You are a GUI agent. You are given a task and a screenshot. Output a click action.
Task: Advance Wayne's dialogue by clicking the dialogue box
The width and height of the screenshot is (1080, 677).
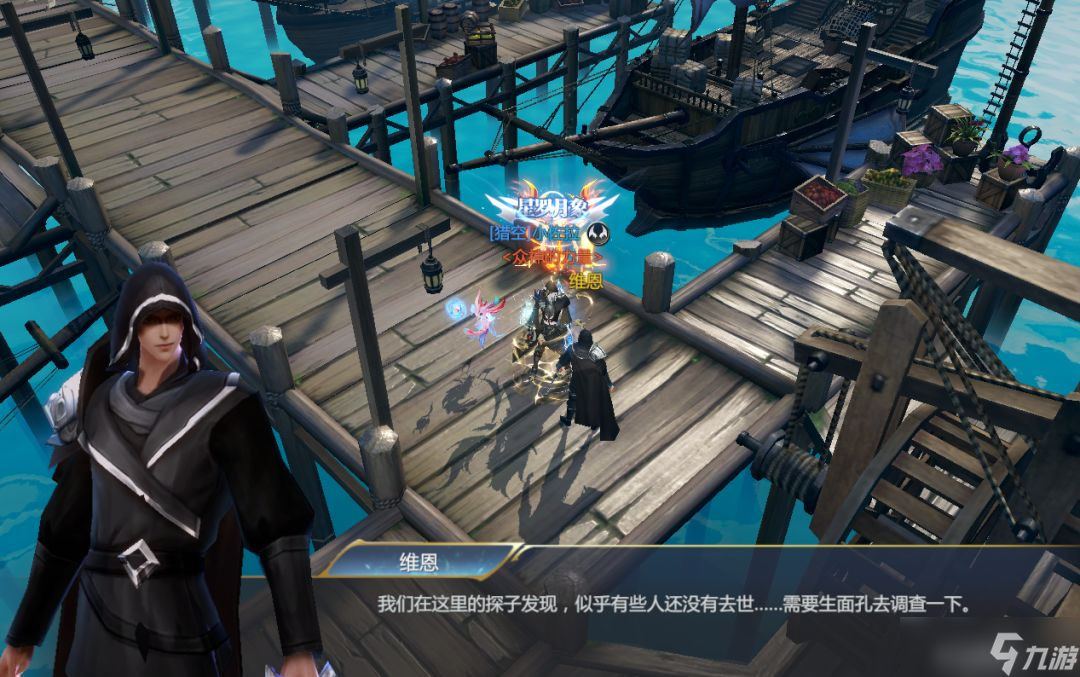673,606
